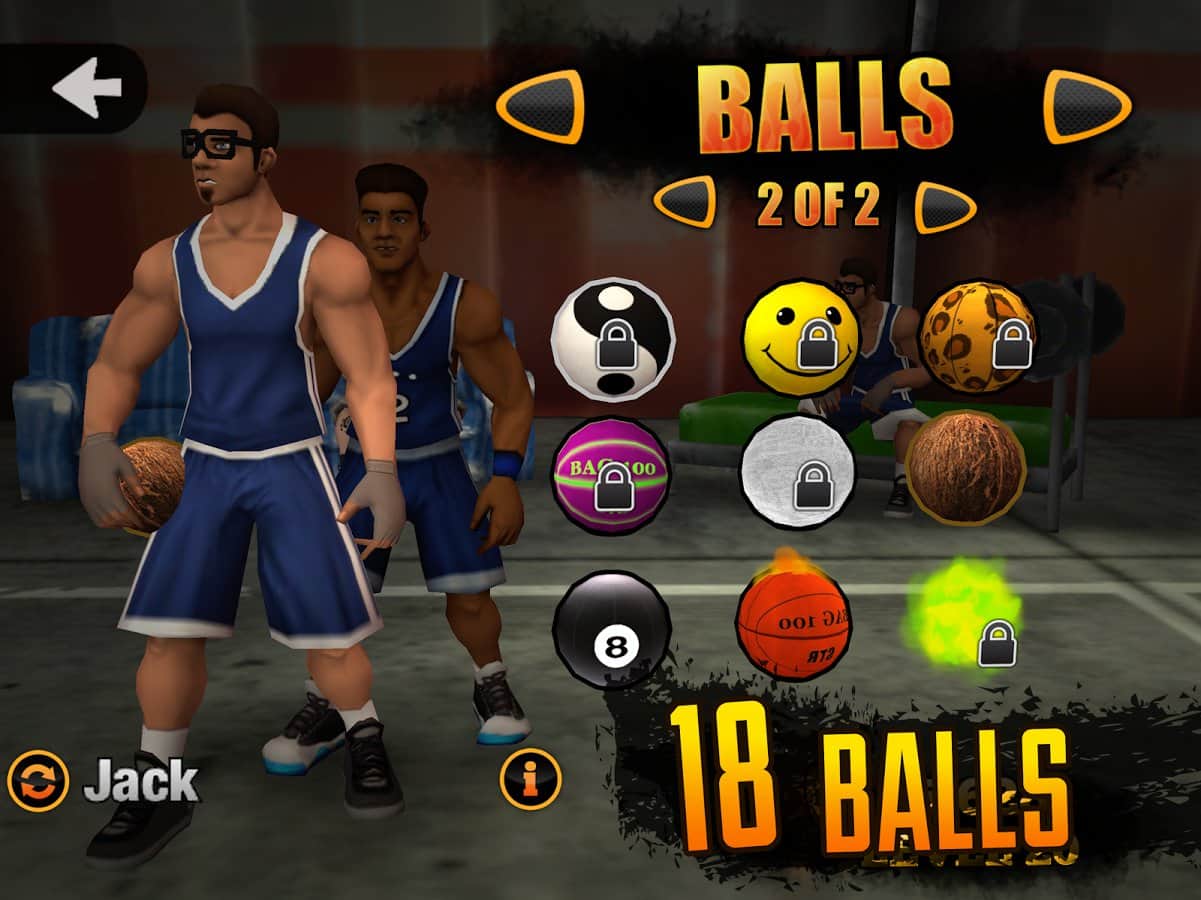This screenshot has height=900, width=1201.
Task: Open the orange info button
Action: click(530, 777)
